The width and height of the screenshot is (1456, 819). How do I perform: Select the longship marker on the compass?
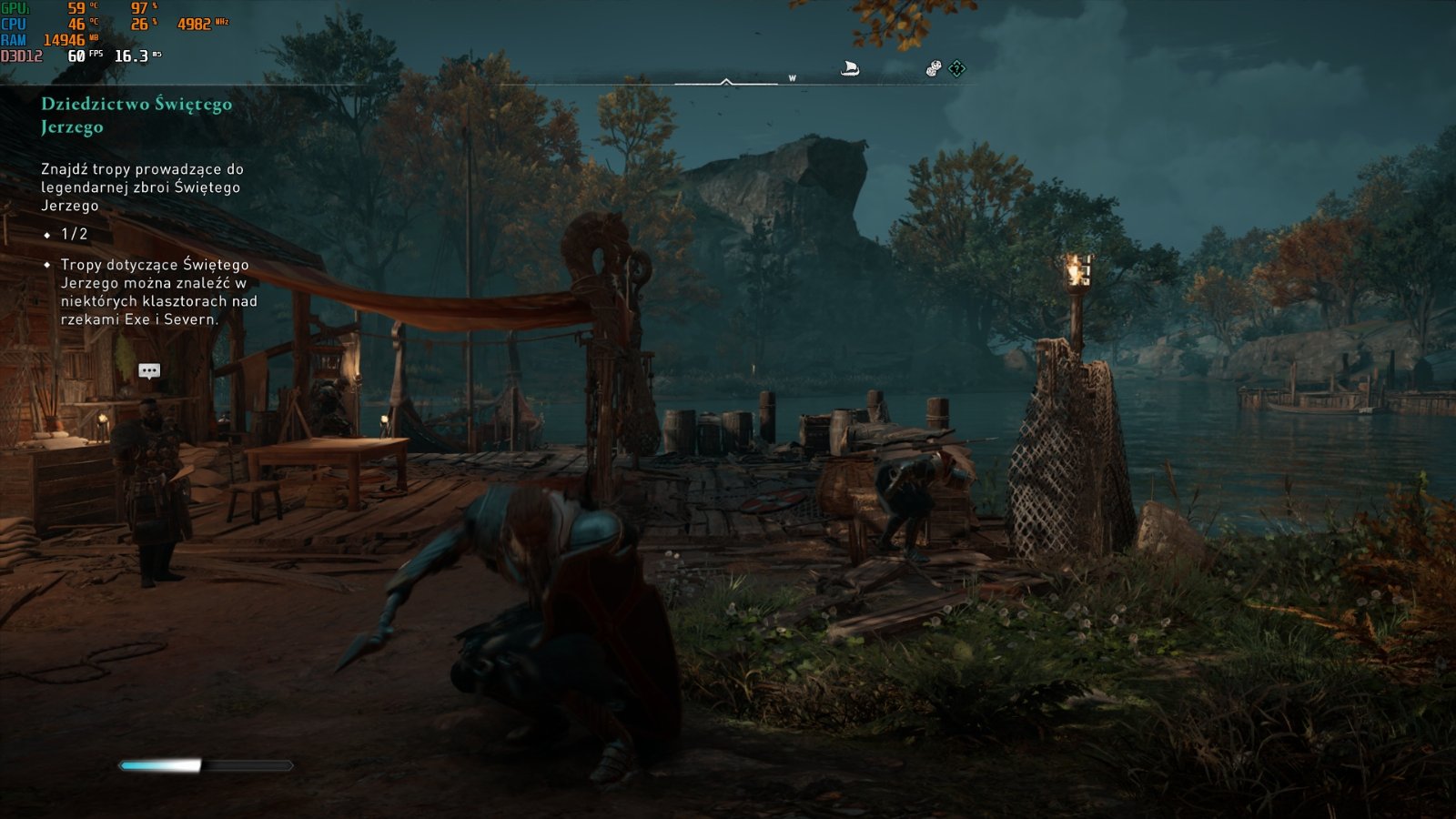point(850,68)
